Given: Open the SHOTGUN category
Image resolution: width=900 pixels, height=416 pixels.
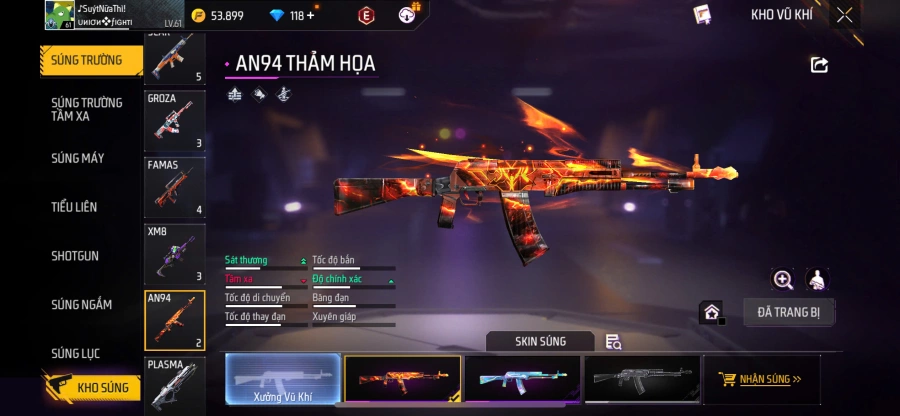Looking at the screenshot, I should pyautogui.click(x=75, y=256).
